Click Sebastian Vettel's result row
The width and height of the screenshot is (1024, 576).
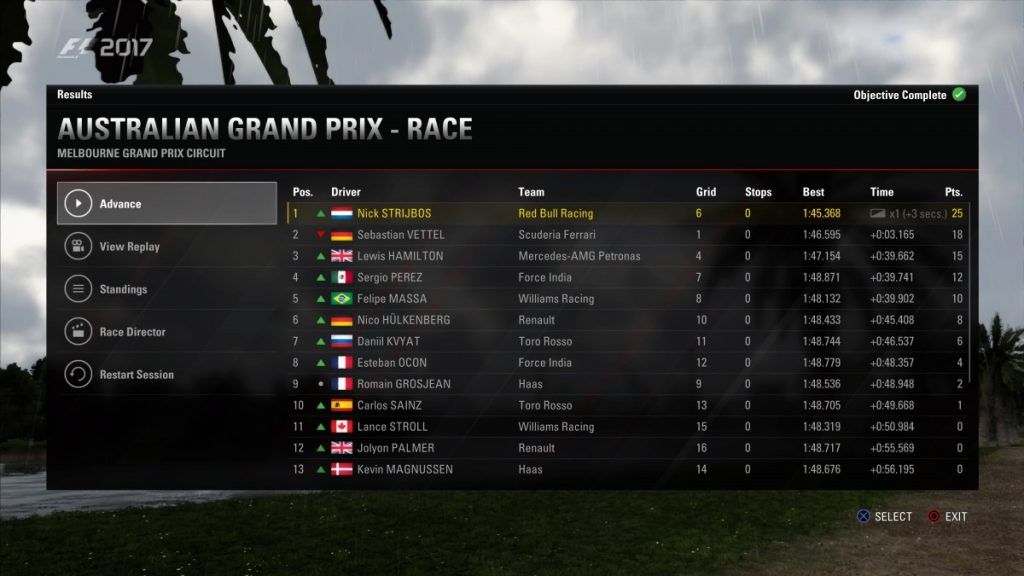(x=628, y=235)
